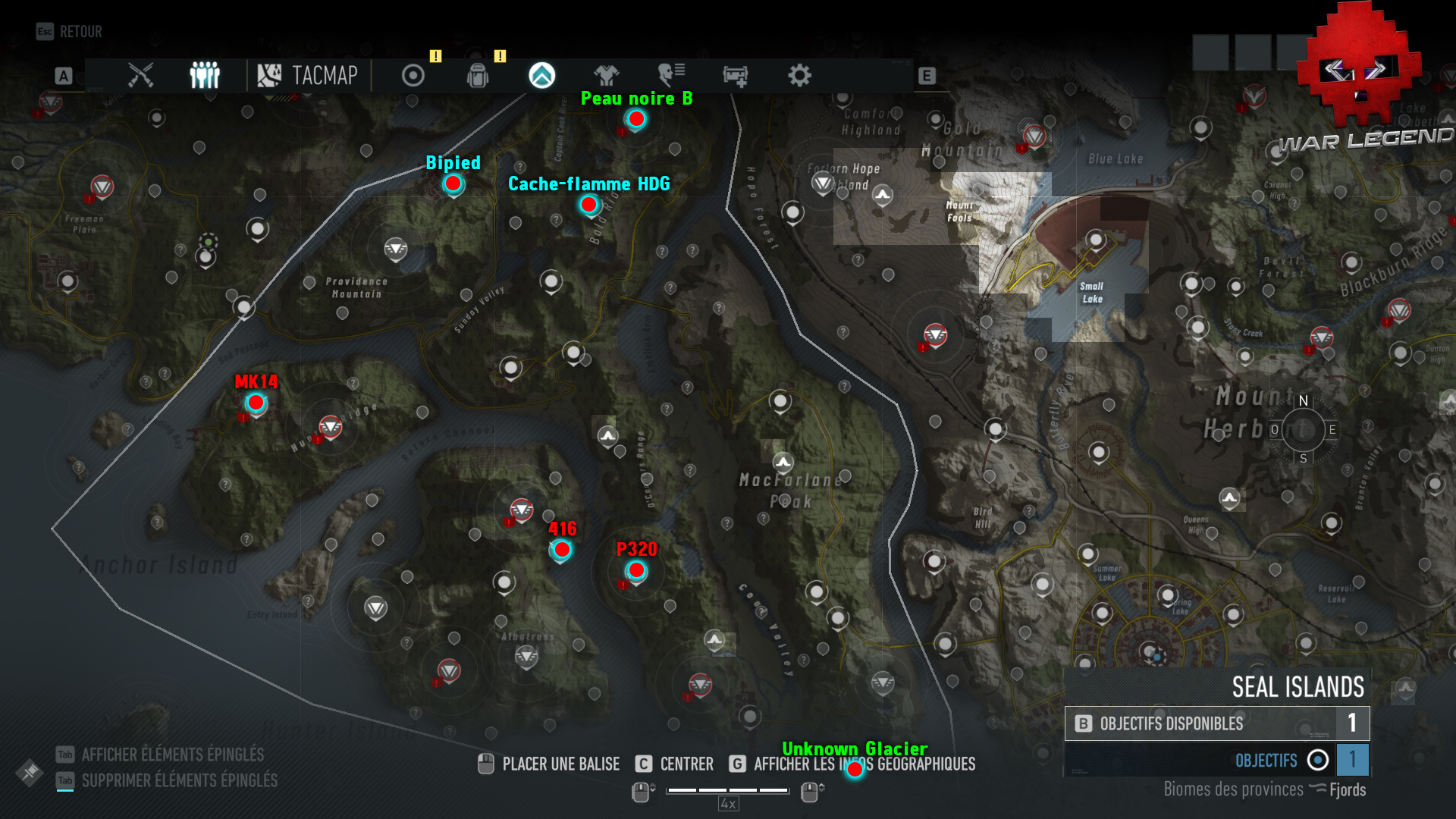This screenshot has height=819, width=1456.
Task: Open the settings gear icon
Action: pos(800,75)
